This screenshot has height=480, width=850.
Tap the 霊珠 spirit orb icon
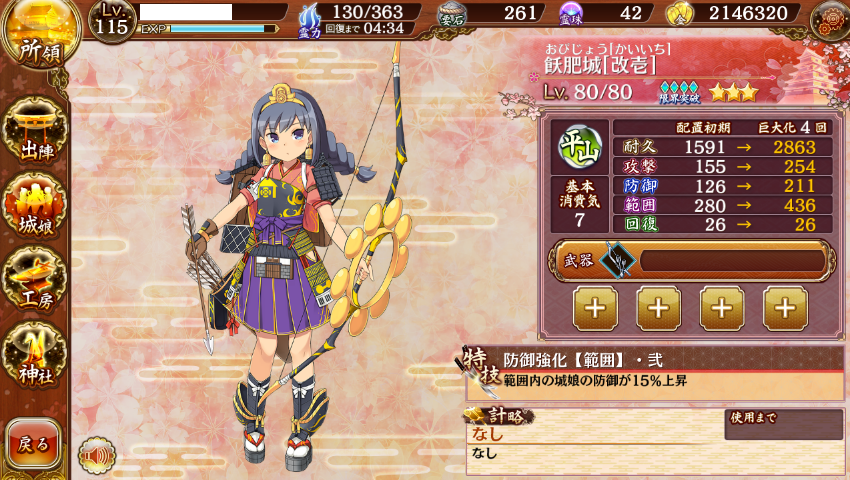(571, 14)
